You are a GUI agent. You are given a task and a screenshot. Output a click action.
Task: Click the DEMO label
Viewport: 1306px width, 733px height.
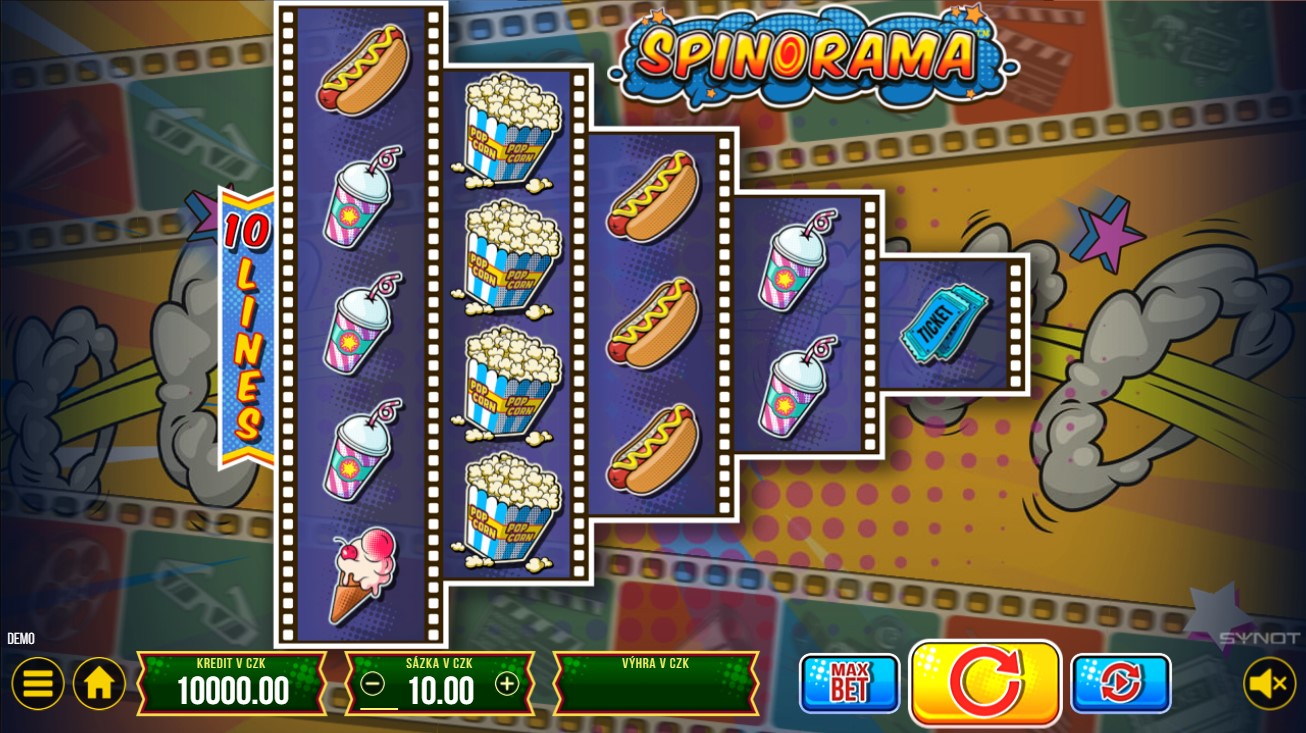coord(20,638)
